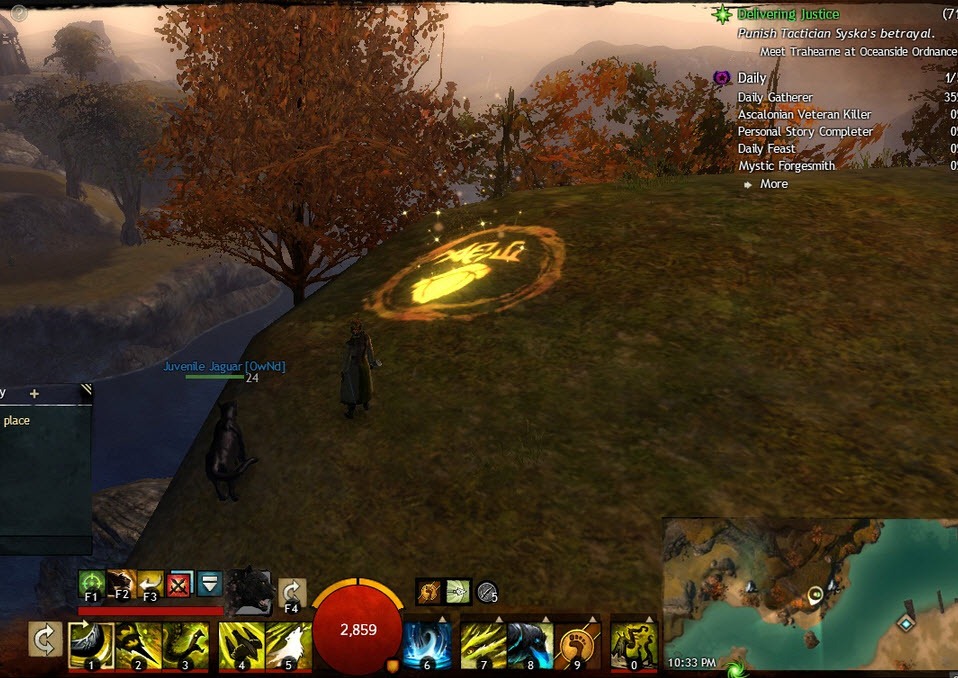Use the footprint signet skill in slot 9
The width and height of the screenshot is (958, 678).
580,644
